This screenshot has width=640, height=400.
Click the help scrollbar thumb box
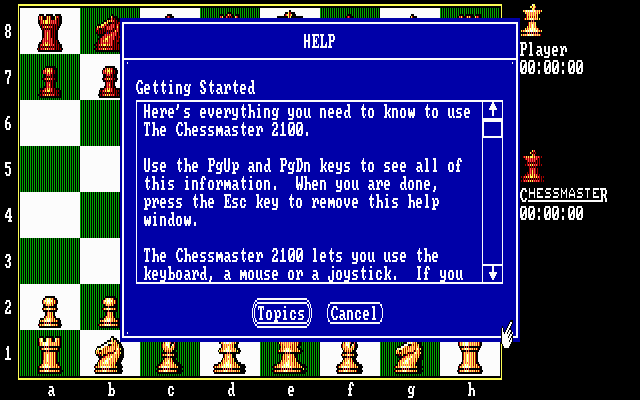pos(492,128)
